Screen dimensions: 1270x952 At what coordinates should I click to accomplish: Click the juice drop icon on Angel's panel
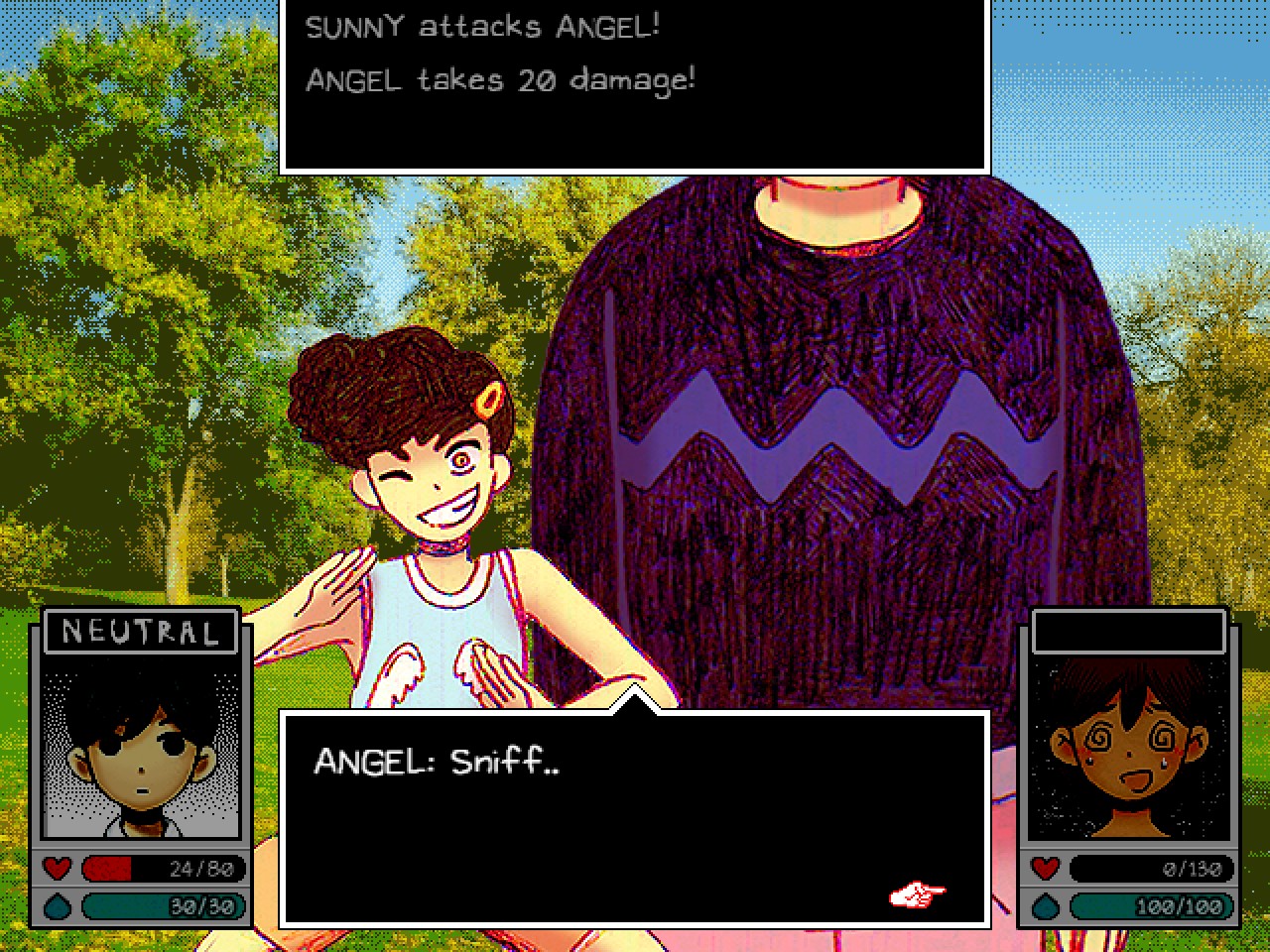1044,905
